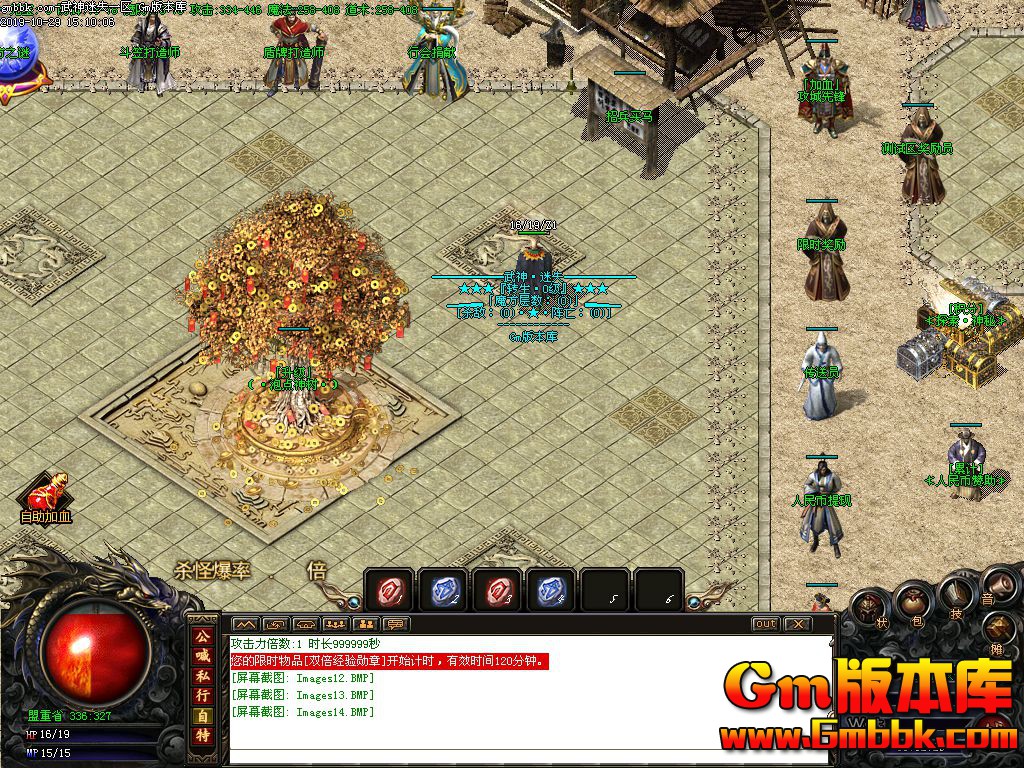Select the red gem in hotbar slot 3
The height and width of the screenshot is (768, 1024).
pos(496,592)
